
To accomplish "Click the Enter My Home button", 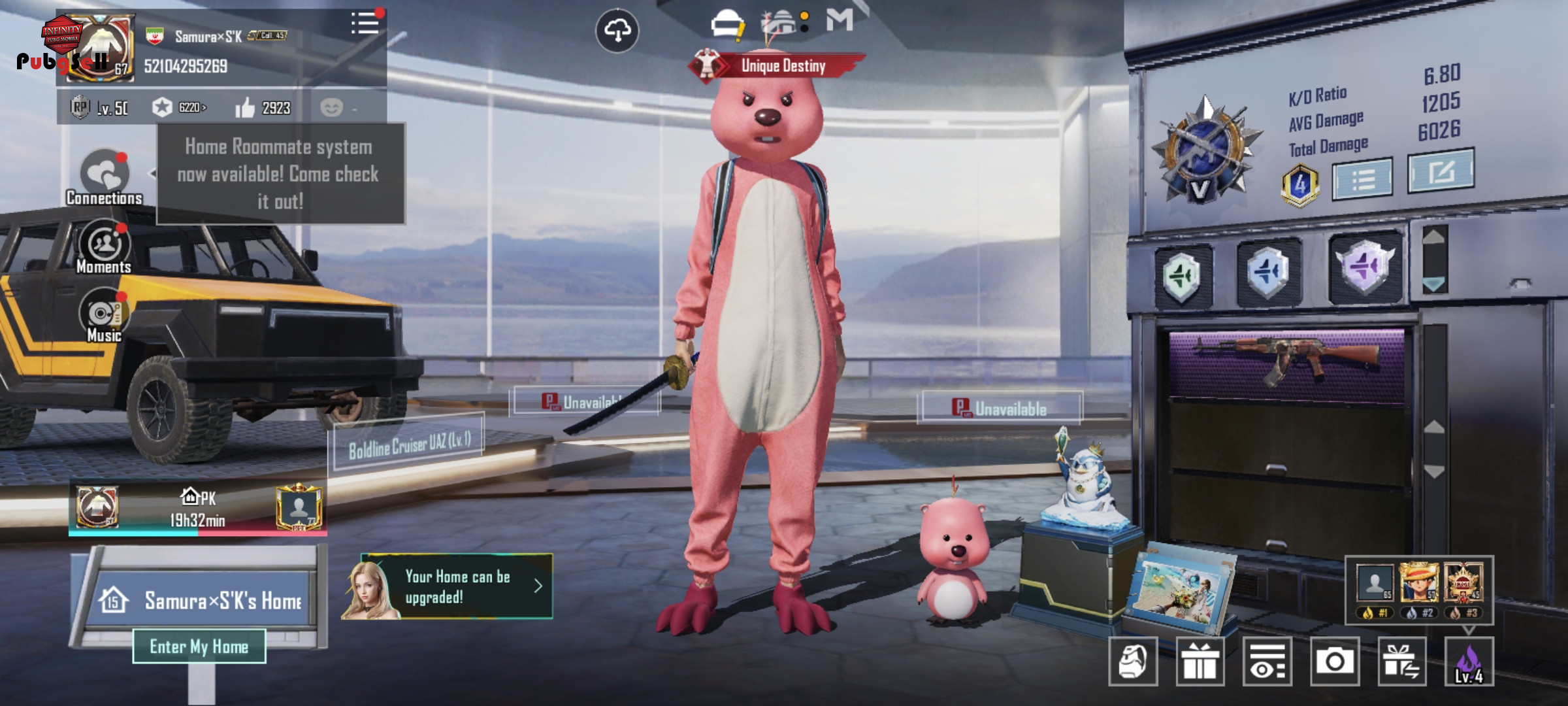I will 199,647.
